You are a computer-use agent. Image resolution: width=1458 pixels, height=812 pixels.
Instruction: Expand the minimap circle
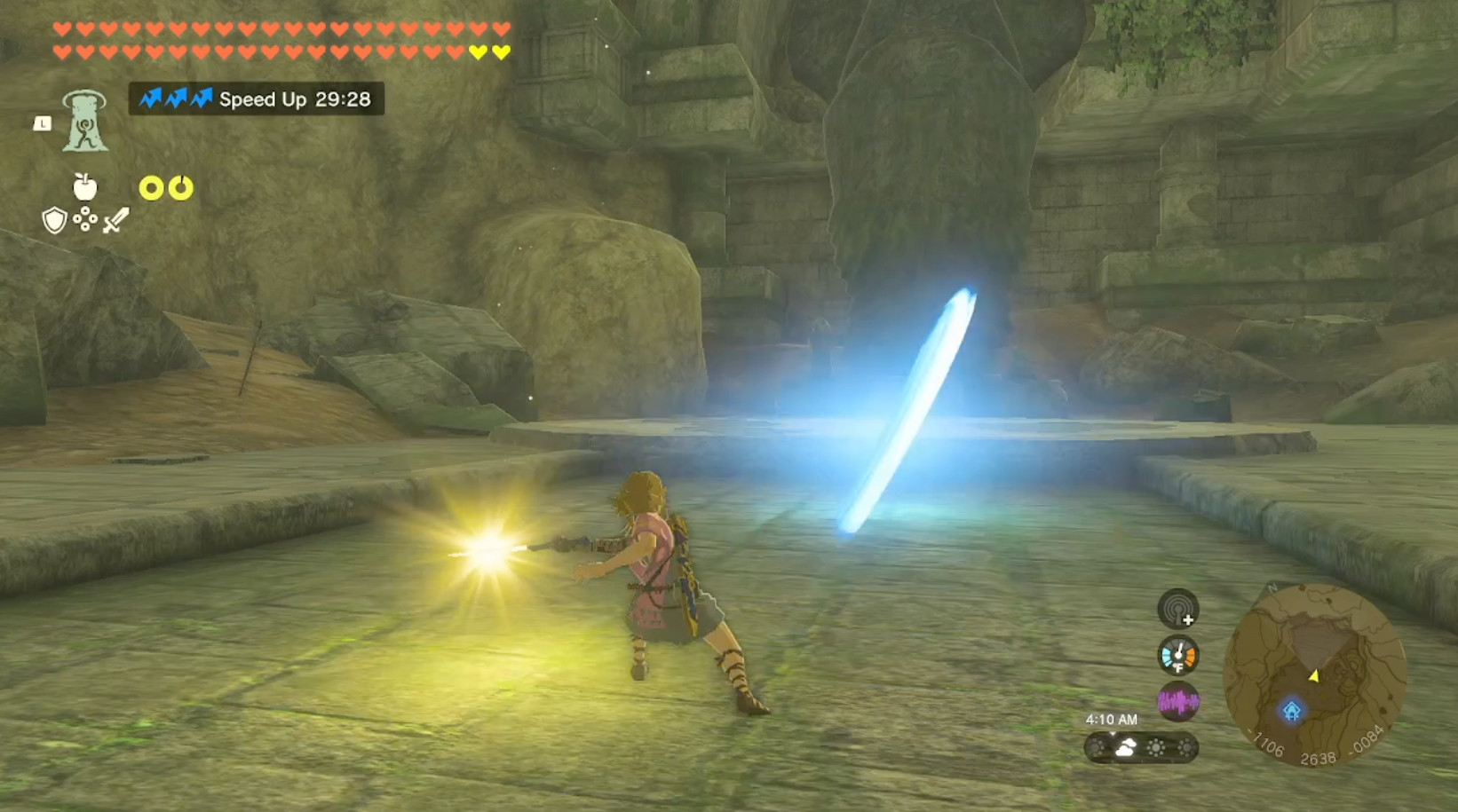[1315, 672]
